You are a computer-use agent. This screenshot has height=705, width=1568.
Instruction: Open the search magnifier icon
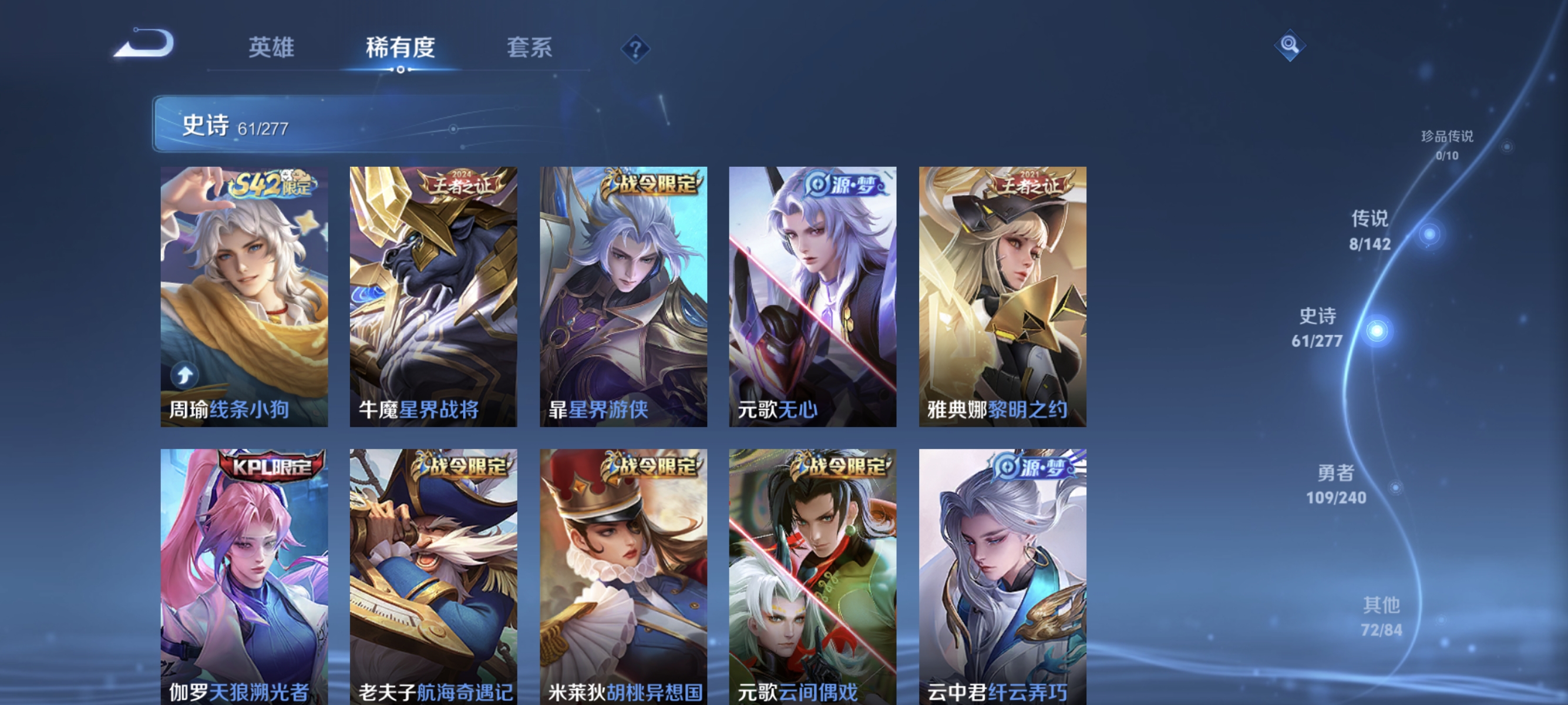1291,45
